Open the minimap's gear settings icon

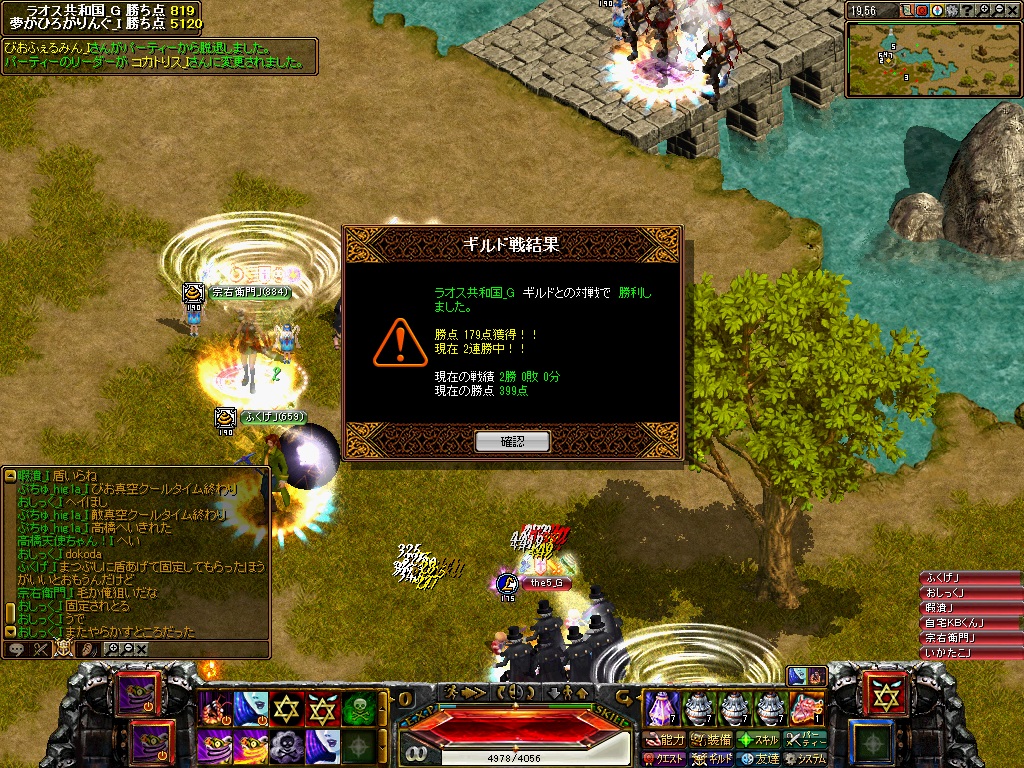coord(952,10)
